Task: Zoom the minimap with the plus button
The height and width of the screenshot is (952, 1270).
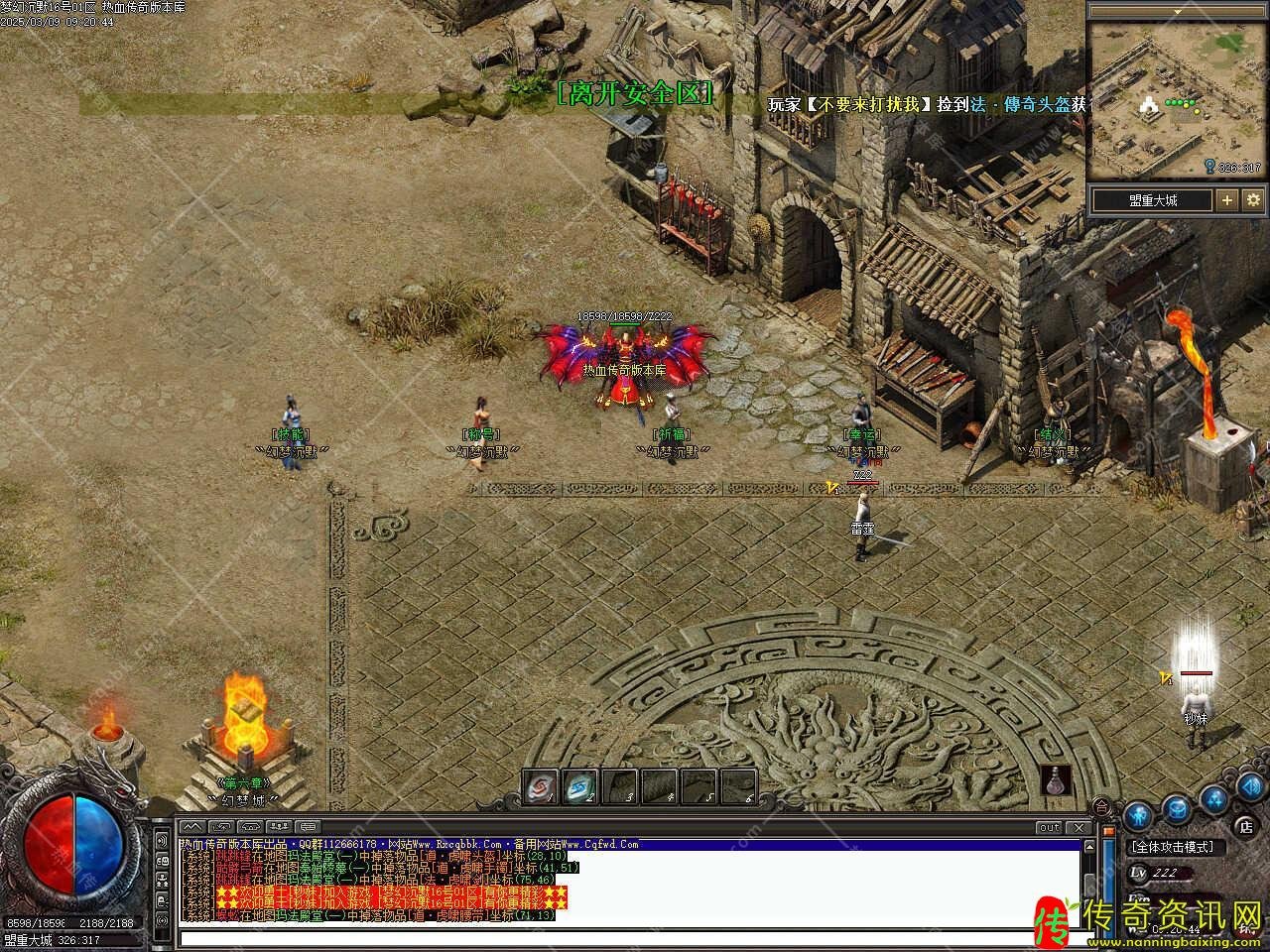Action: point(1227,200)
